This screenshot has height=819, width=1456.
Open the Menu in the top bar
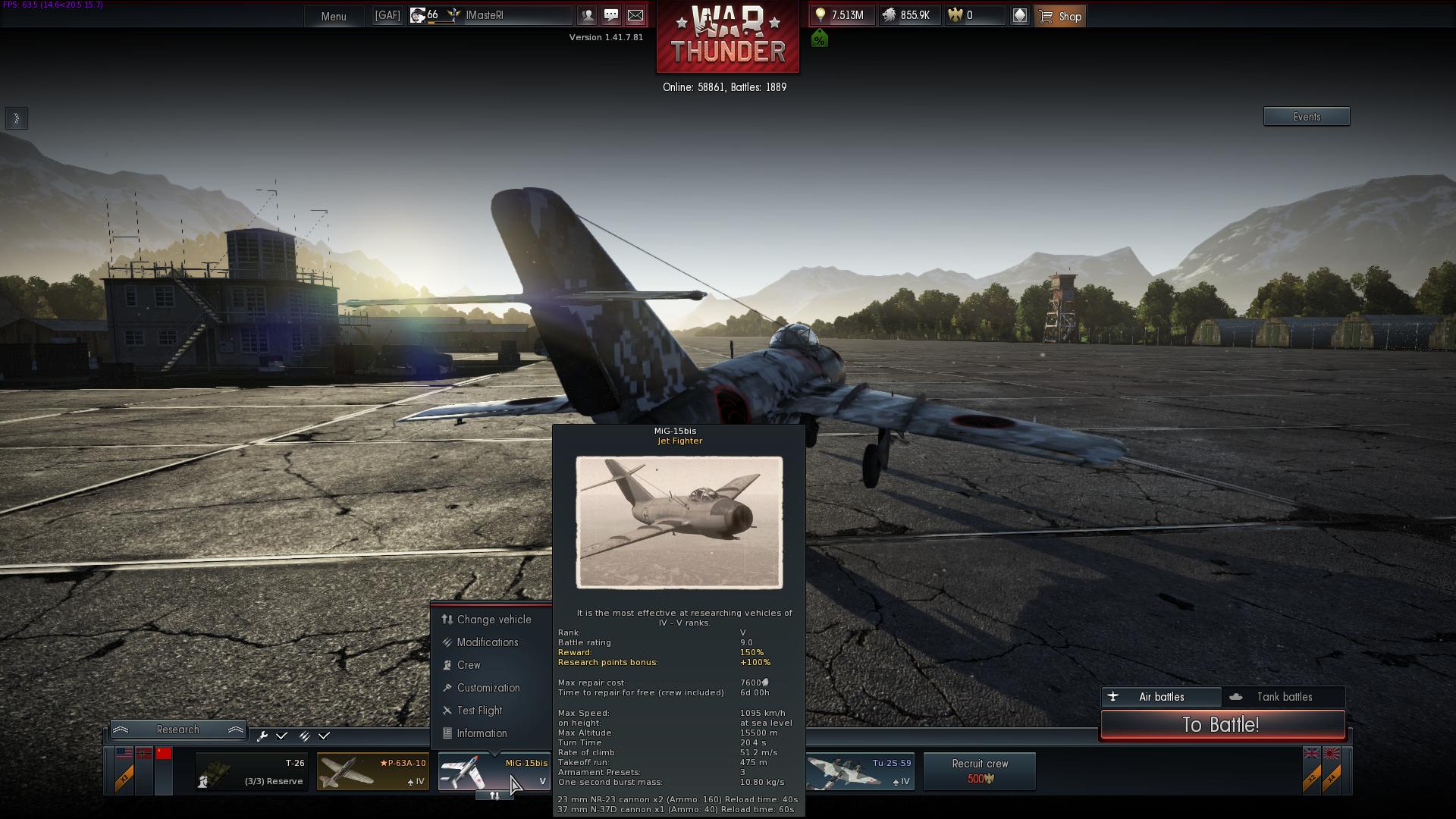(x=333, y=16)
